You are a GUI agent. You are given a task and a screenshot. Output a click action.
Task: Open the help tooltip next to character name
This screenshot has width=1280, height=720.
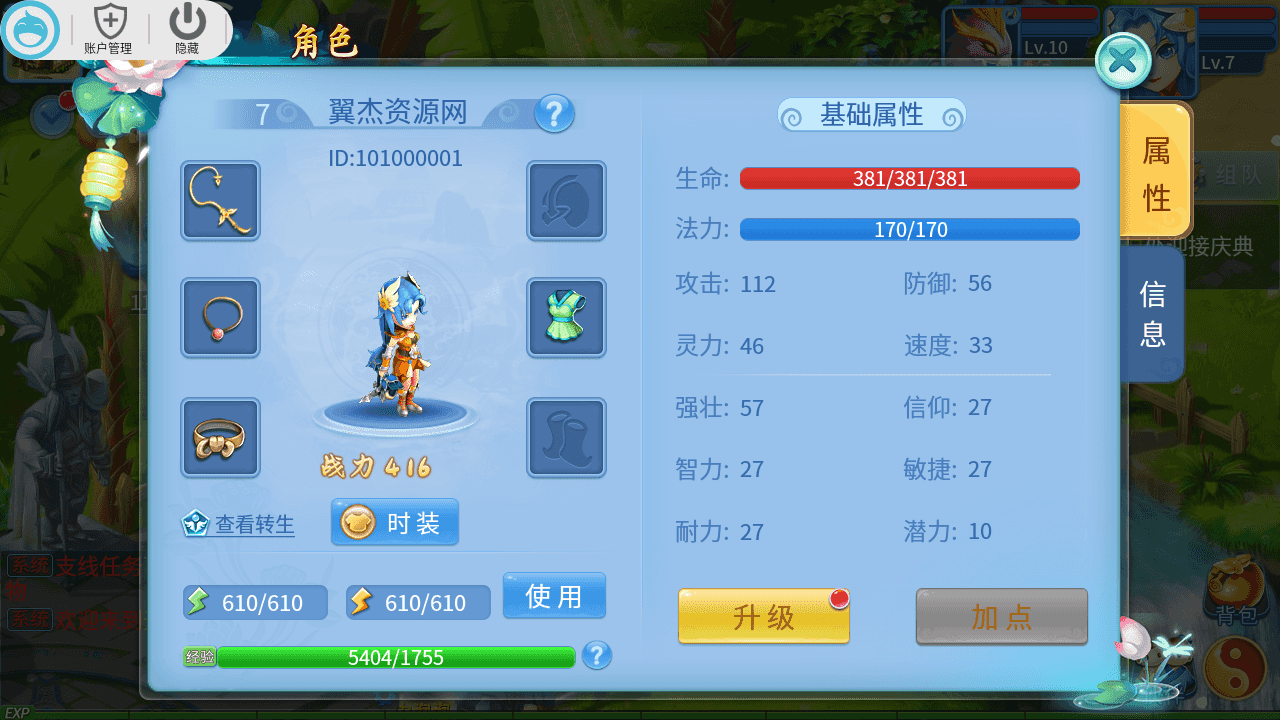click(553, 114)
